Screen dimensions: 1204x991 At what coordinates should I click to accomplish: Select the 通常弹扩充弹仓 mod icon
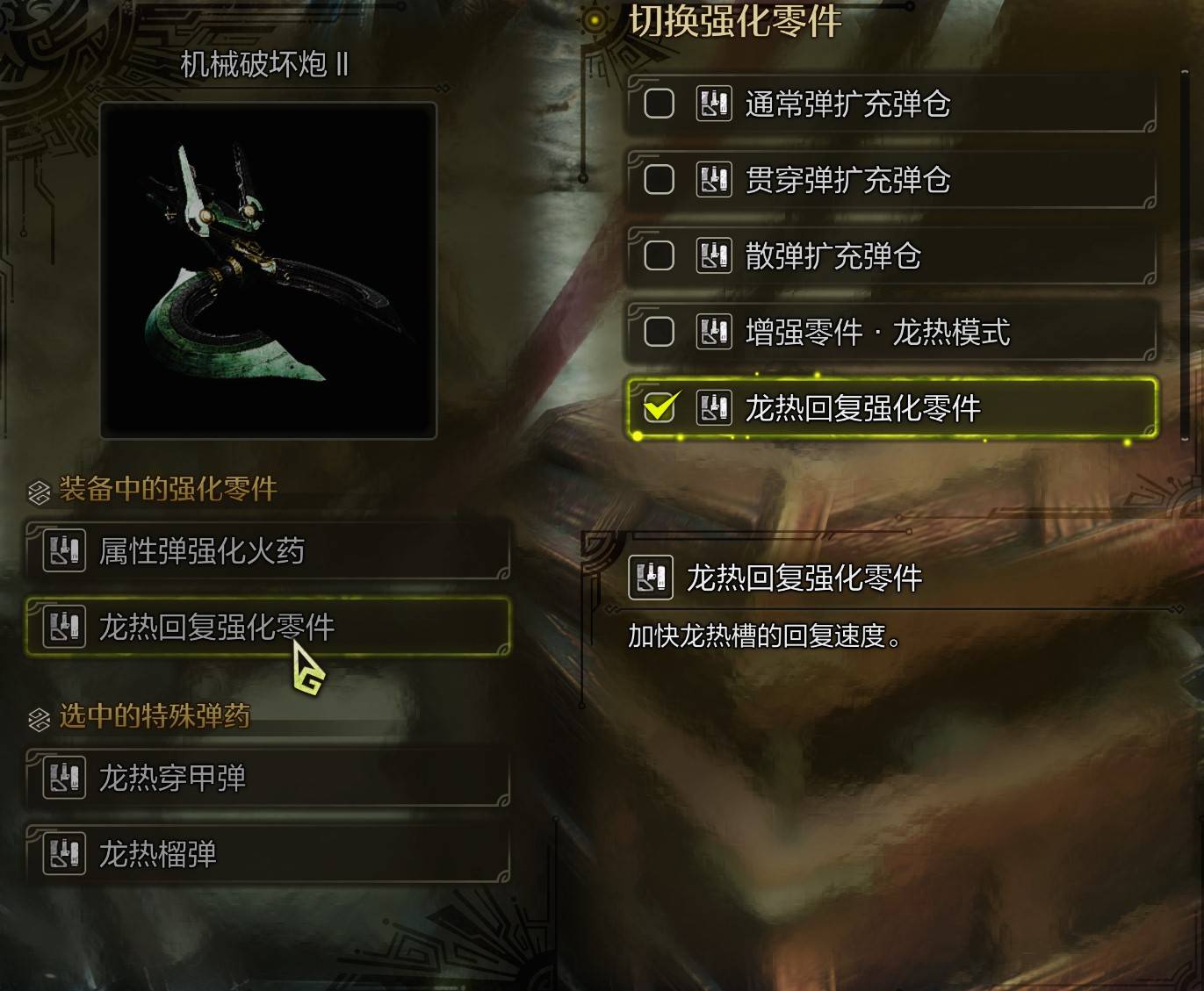click(x=713, y=104)
